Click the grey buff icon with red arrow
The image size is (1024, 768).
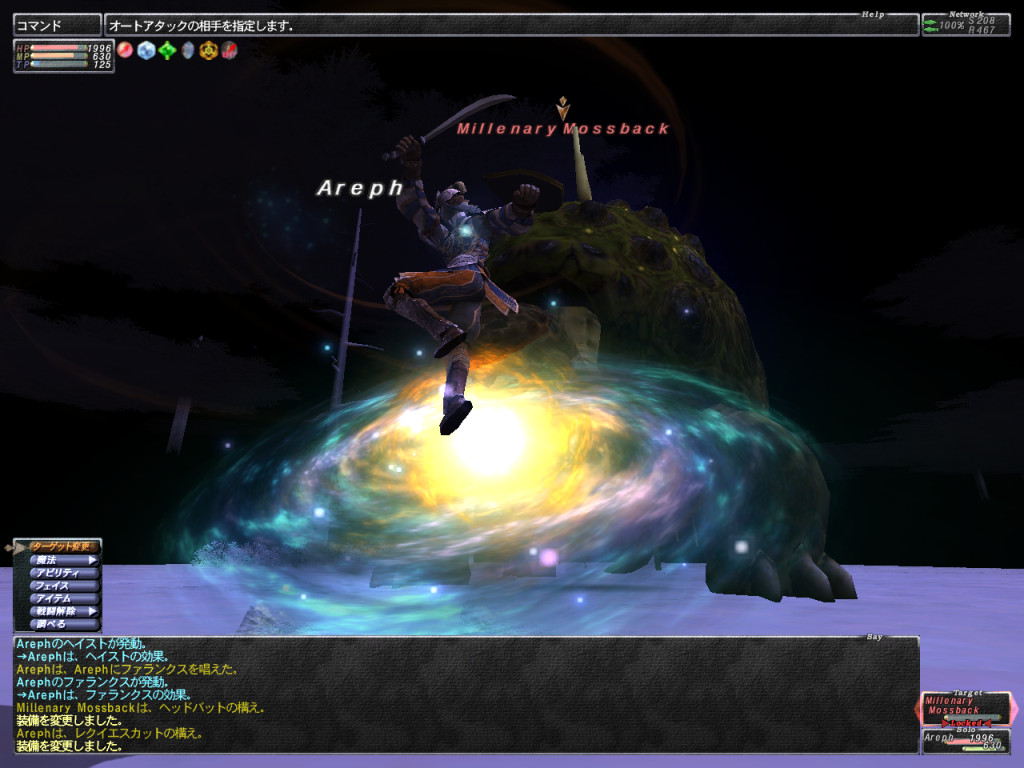[229, 50]
